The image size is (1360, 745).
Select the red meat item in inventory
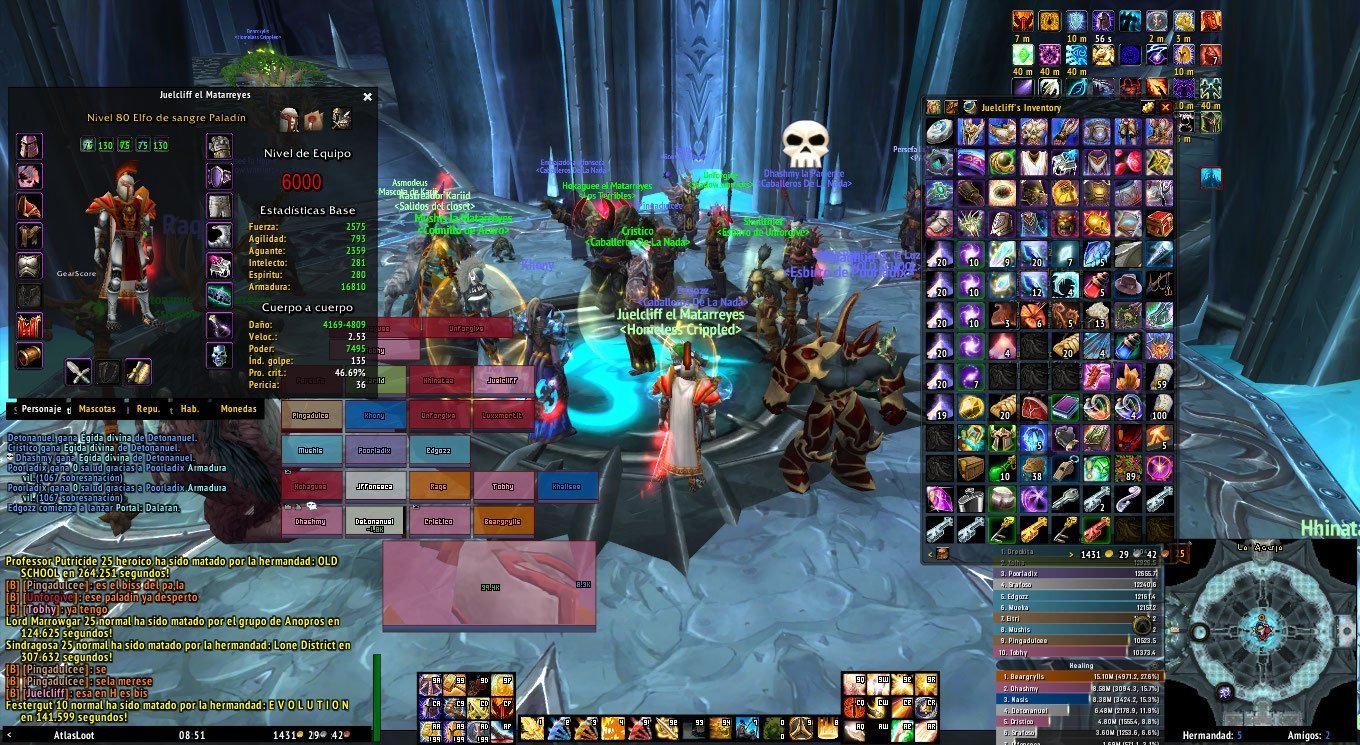tap(1033, 407)
